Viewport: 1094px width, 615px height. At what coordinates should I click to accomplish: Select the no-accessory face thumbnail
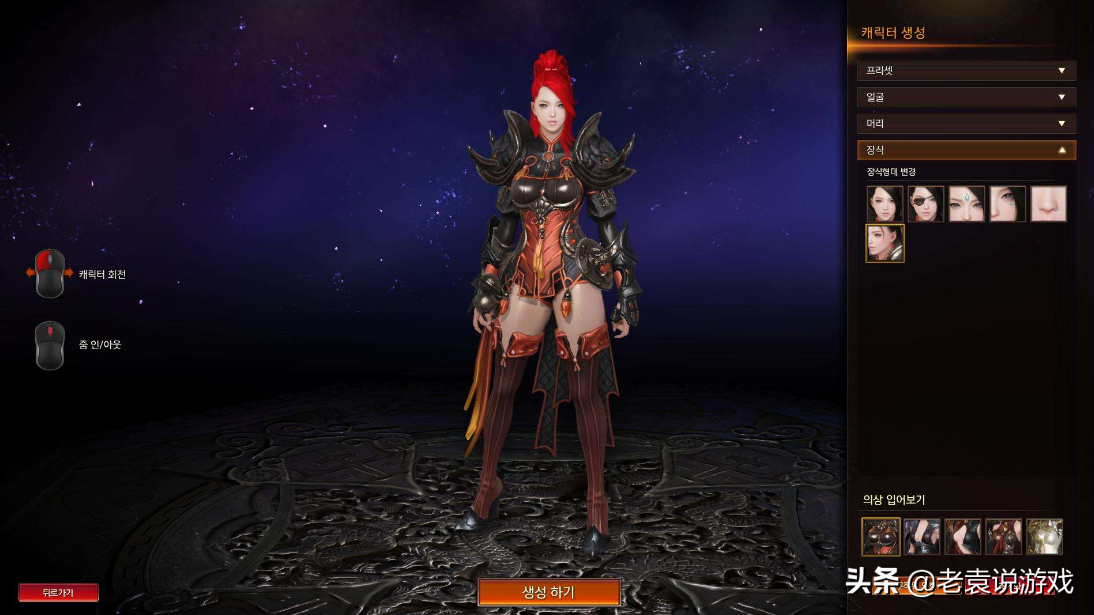[x=885, y=204]
